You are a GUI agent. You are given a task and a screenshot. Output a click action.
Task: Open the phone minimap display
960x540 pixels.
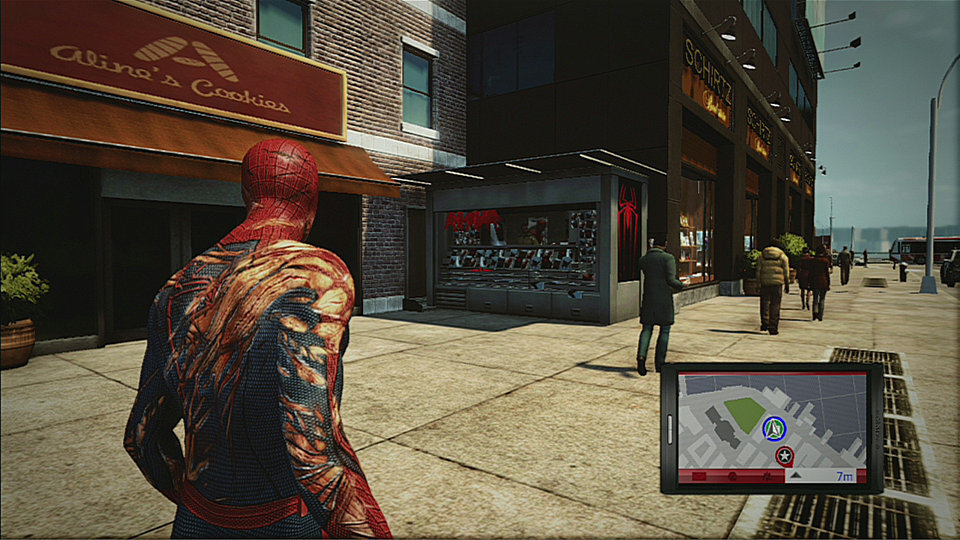tap(771, 427)
